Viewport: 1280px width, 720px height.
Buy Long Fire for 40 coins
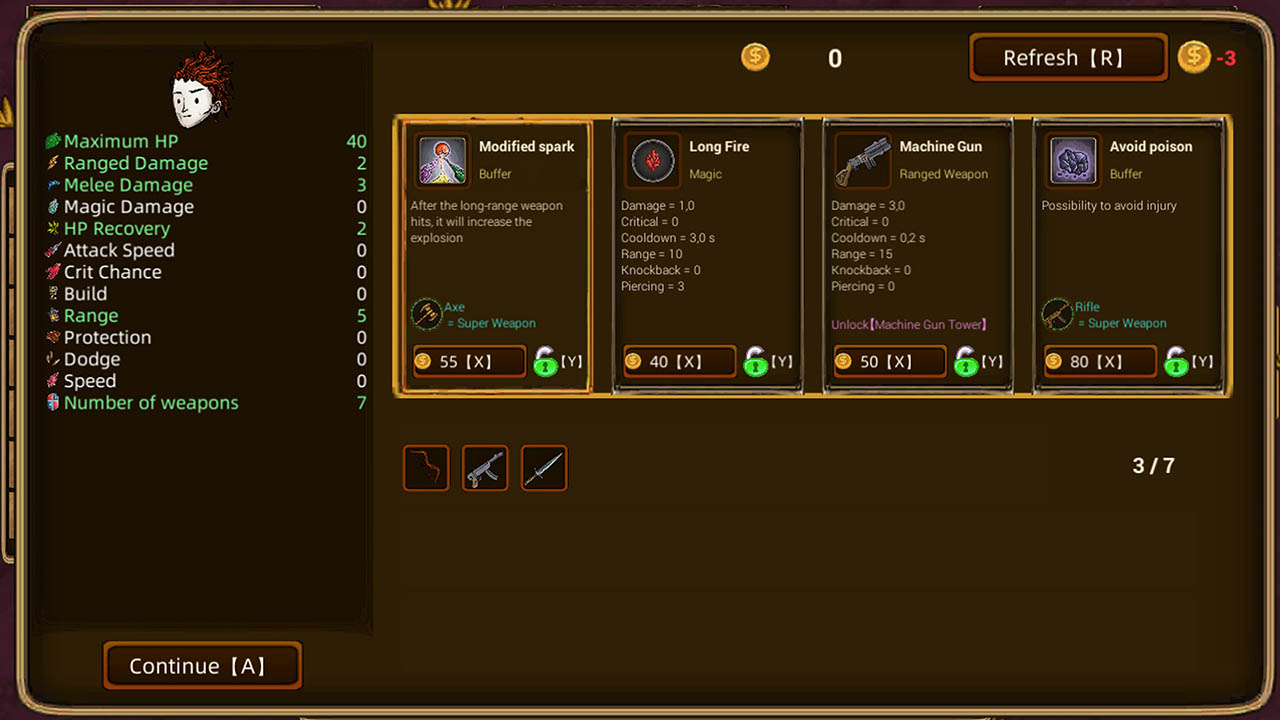pyautogui.click(x=678, y=361)
